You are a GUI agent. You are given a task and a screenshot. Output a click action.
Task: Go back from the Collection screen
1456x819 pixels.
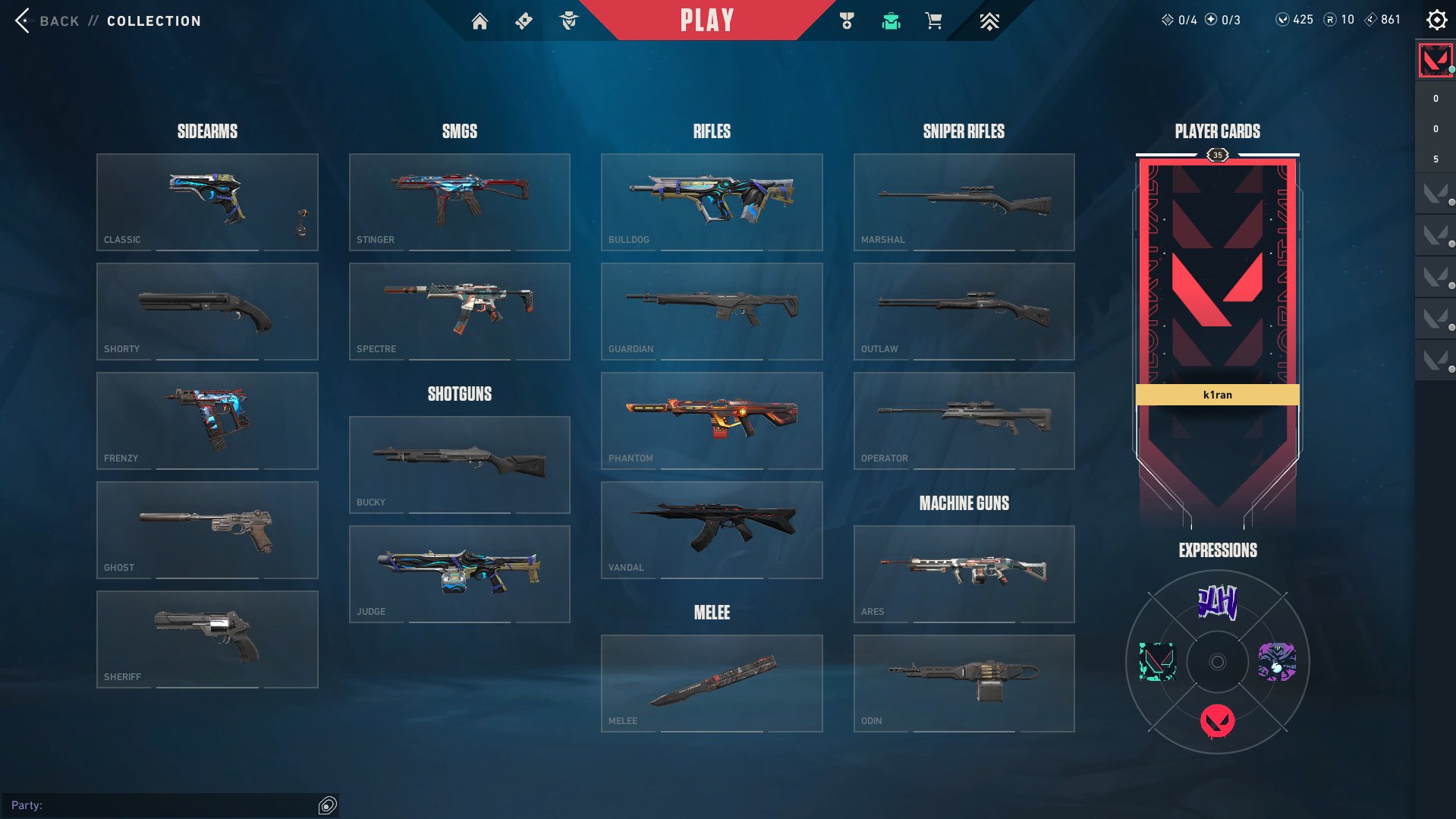pyautogui.click(x=47, y=20)
